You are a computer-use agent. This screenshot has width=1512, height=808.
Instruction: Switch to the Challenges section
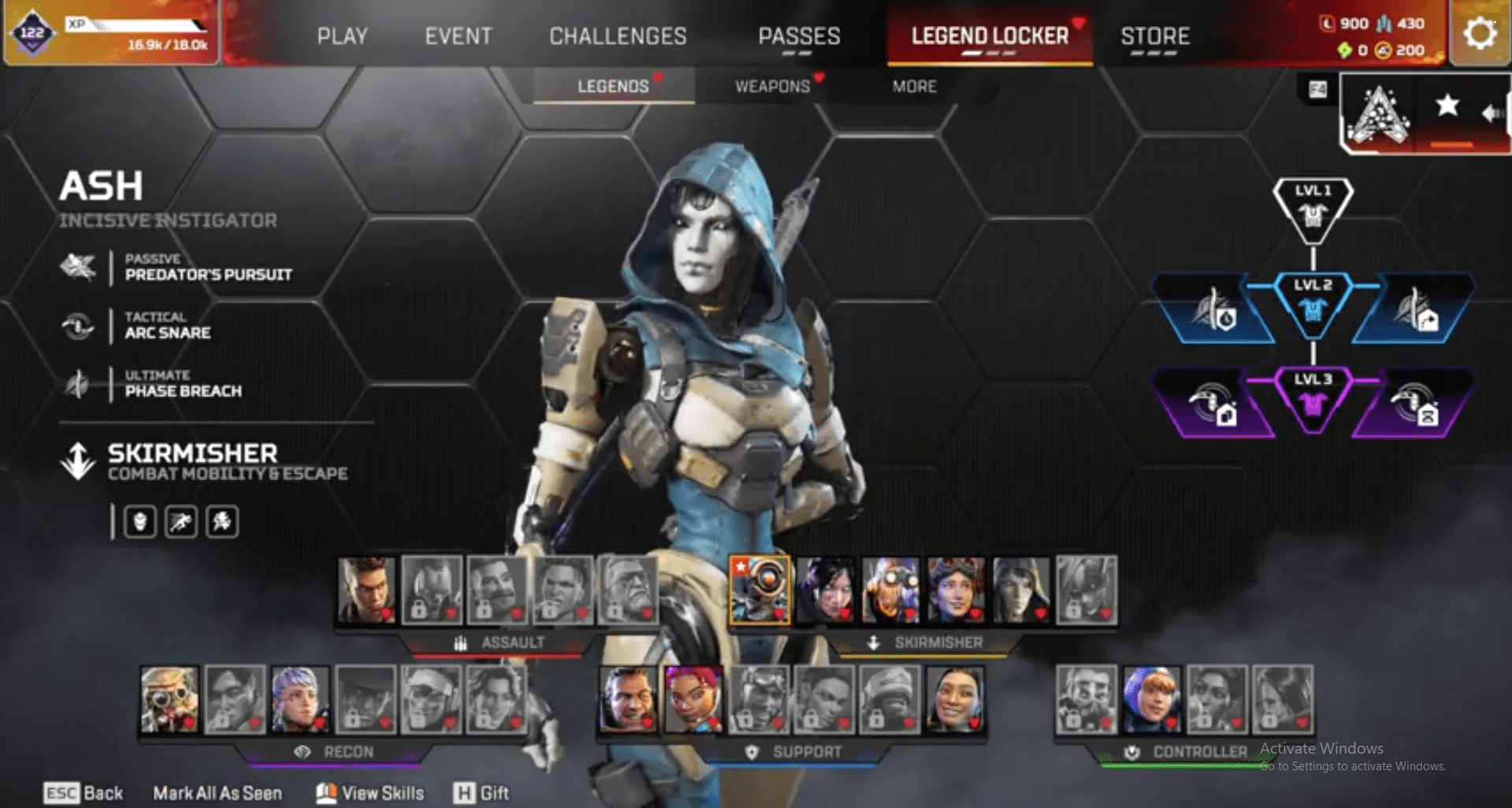(618, 35)
